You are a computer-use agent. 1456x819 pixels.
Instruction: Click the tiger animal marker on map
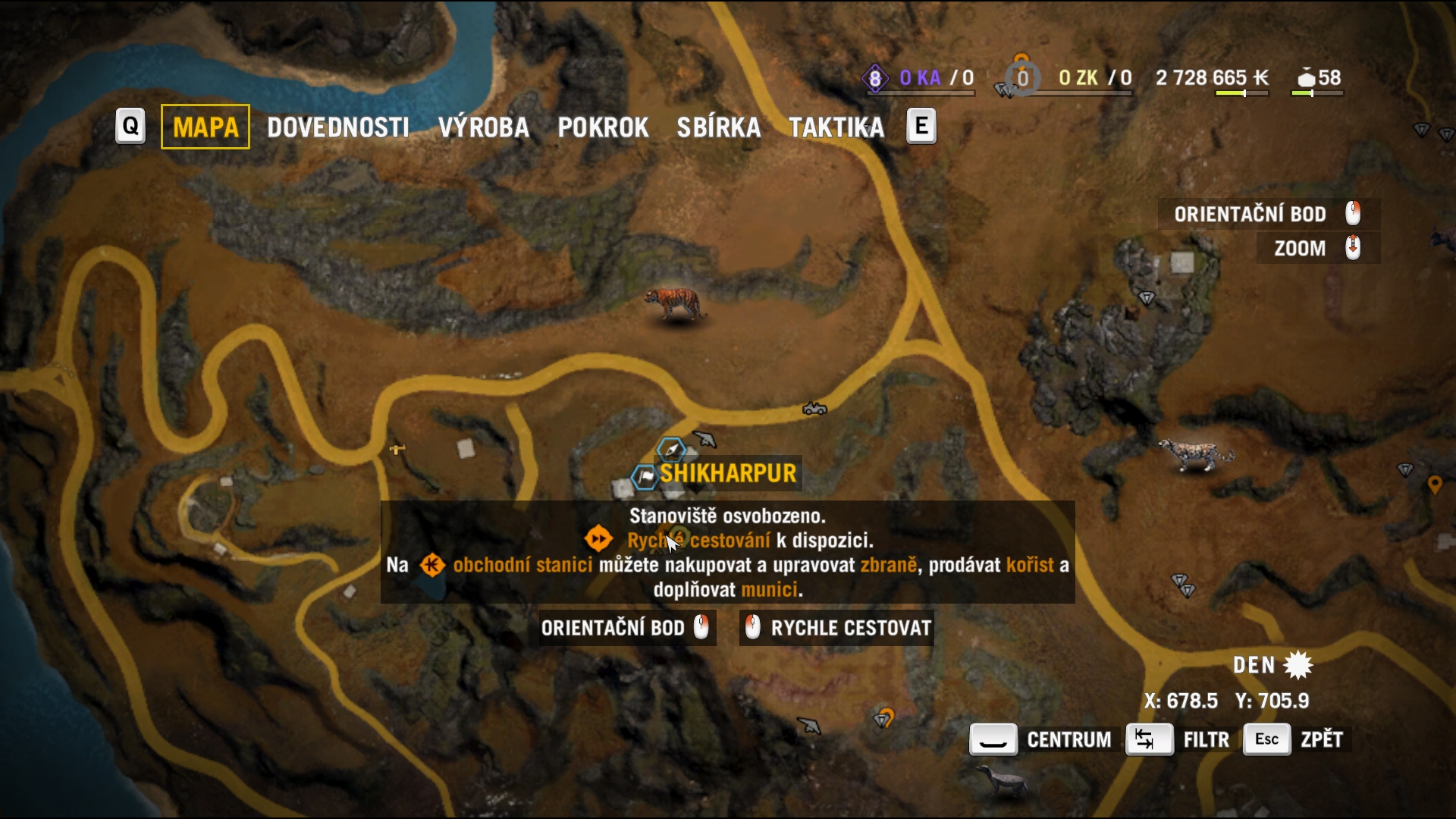675,305
